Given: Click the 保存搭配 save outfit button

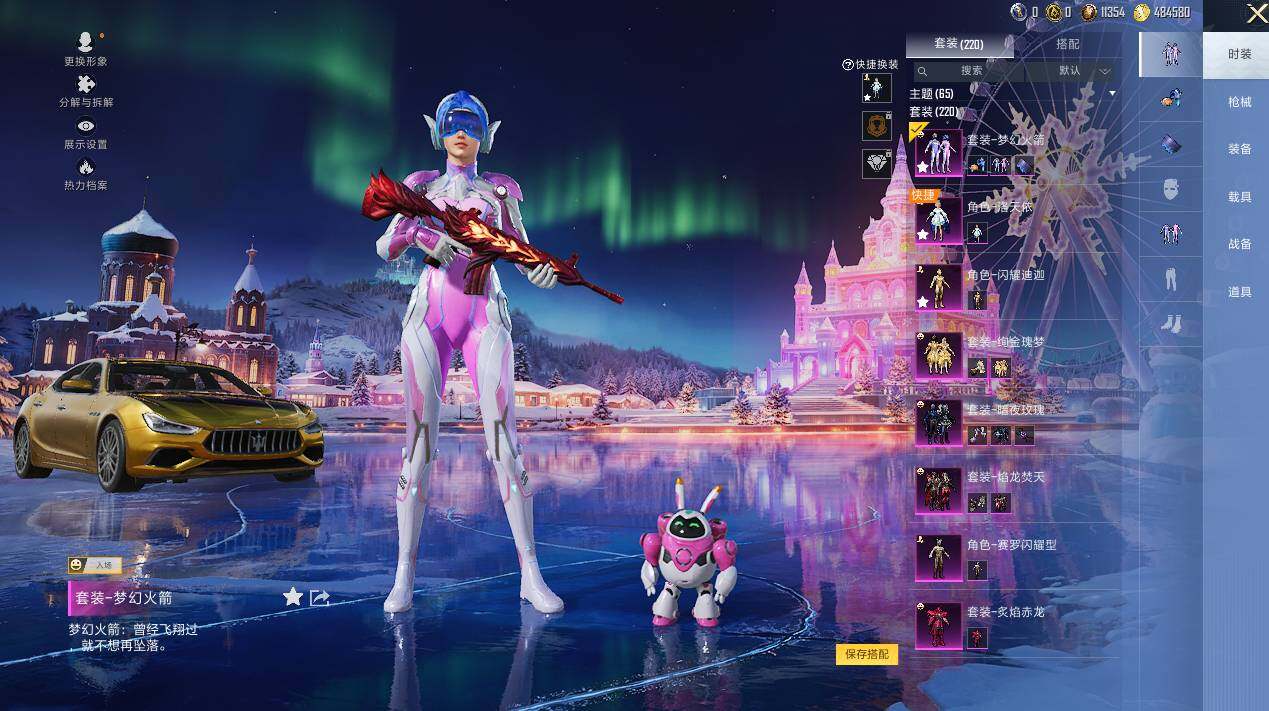Looking at the screenshot, I should coord(866,654).
